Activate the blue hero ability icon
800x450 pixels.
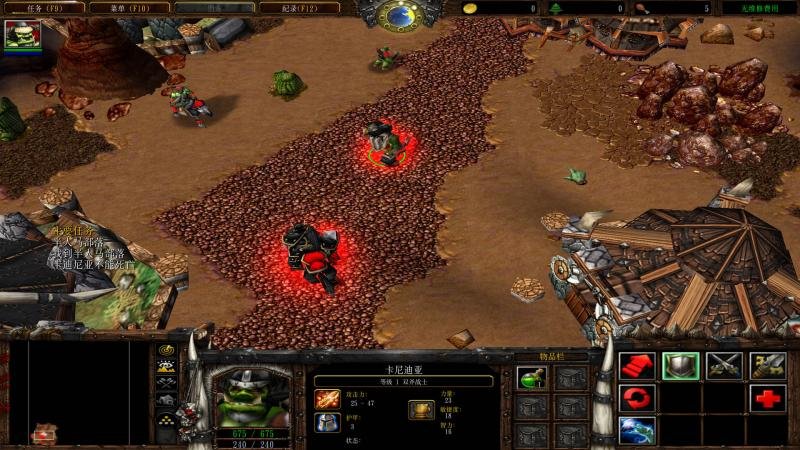coord(635,431)
